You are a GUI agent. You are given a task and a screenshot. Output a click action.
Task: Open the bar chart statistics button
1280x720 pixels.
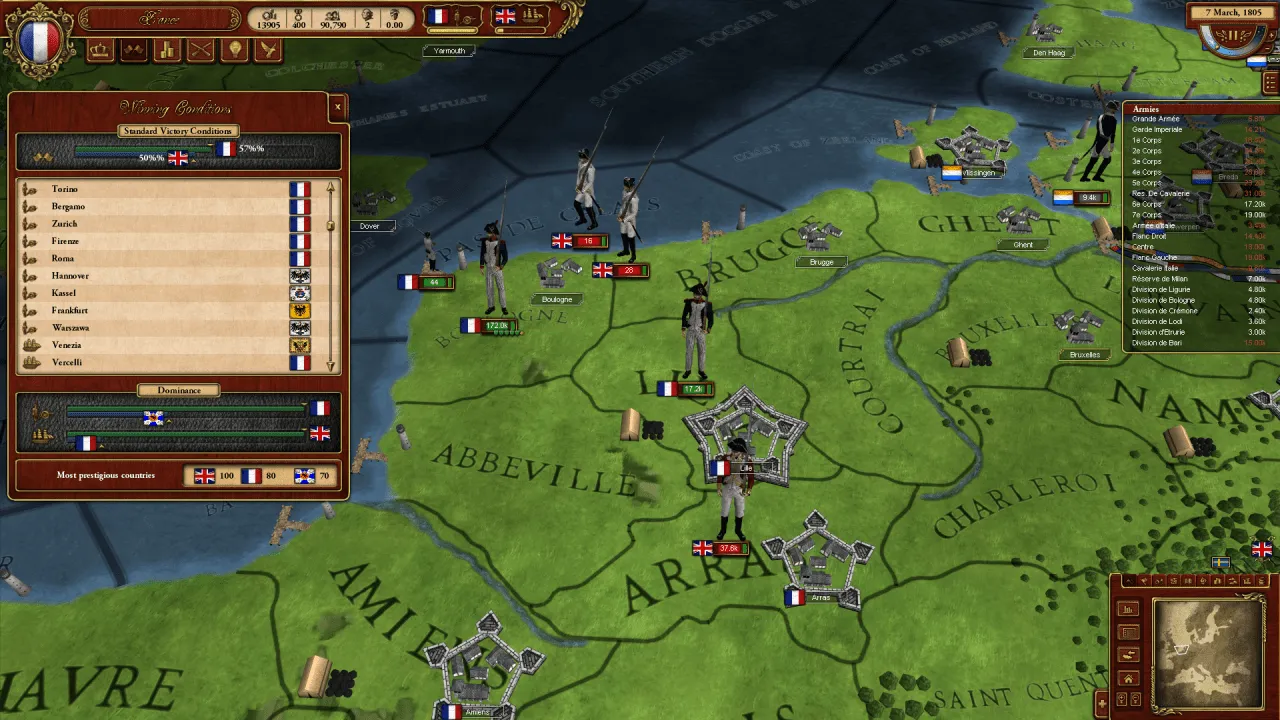point(1128,610)
